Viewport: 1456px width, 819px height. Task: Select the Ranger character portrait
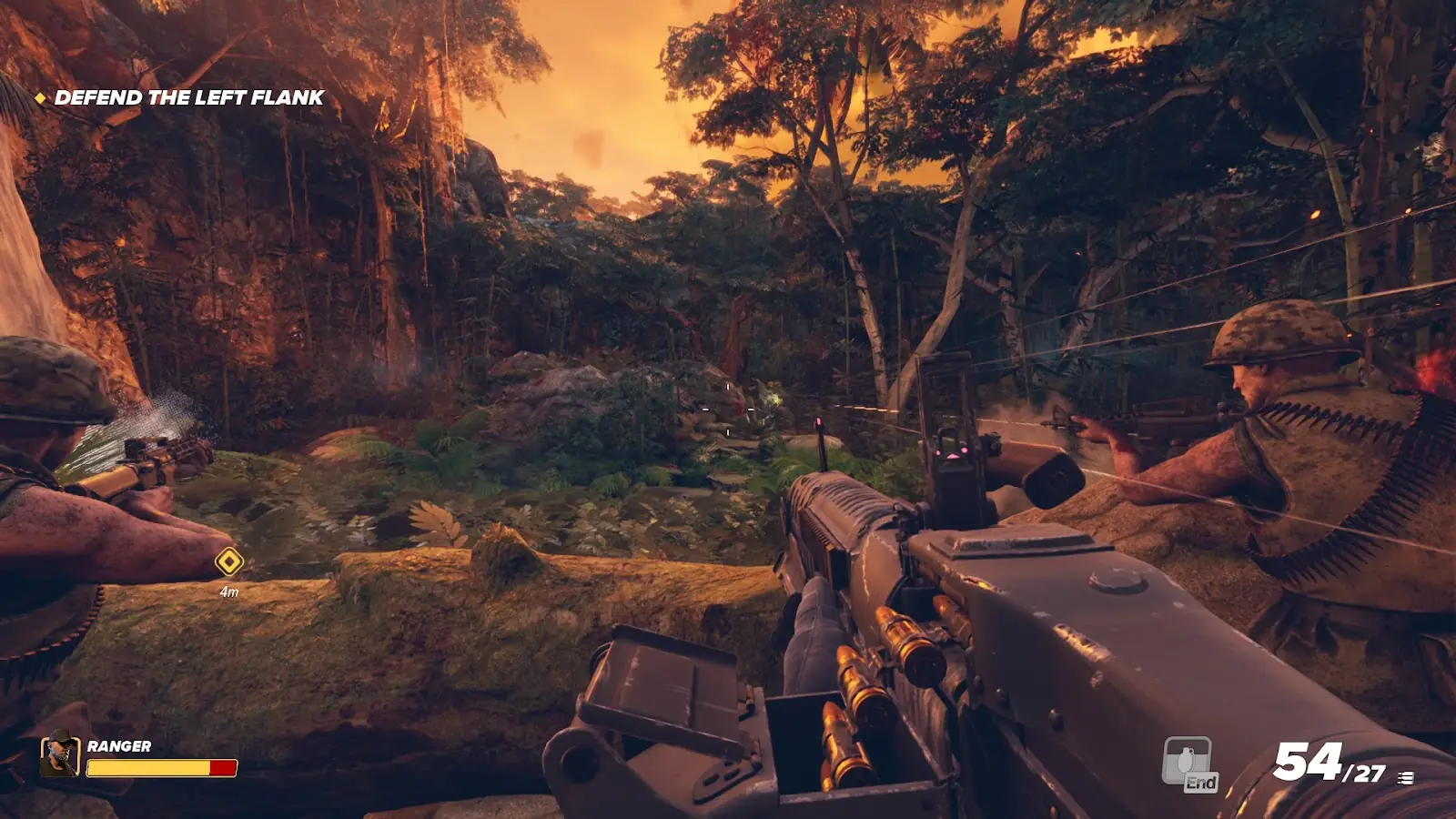point(60,755)
